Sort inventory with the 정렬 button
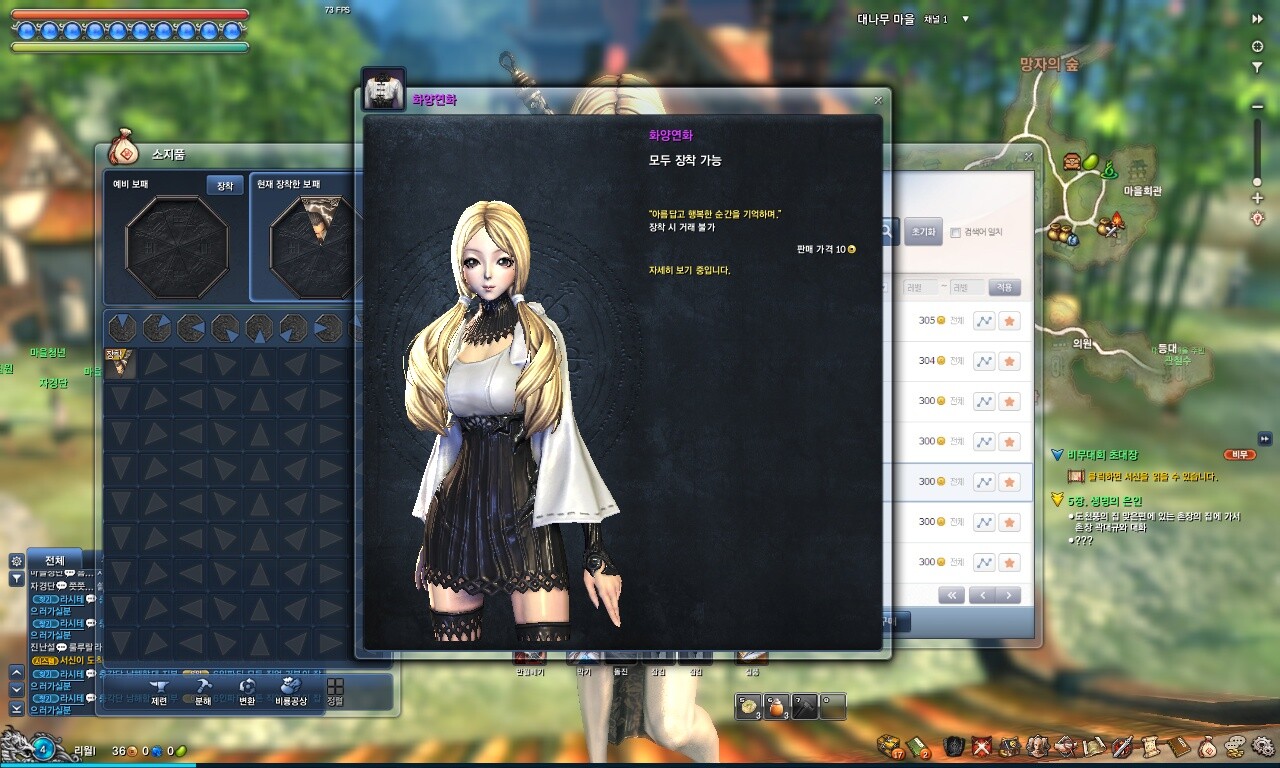The height and width of the screenshot is (768, 1280). (335, 691)
